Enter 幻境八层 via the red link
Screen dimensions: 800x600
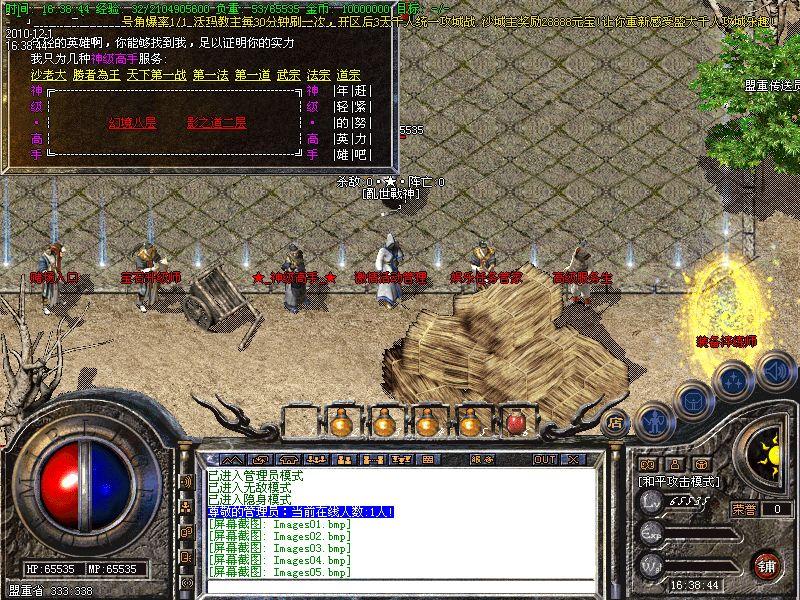[133, 123]
